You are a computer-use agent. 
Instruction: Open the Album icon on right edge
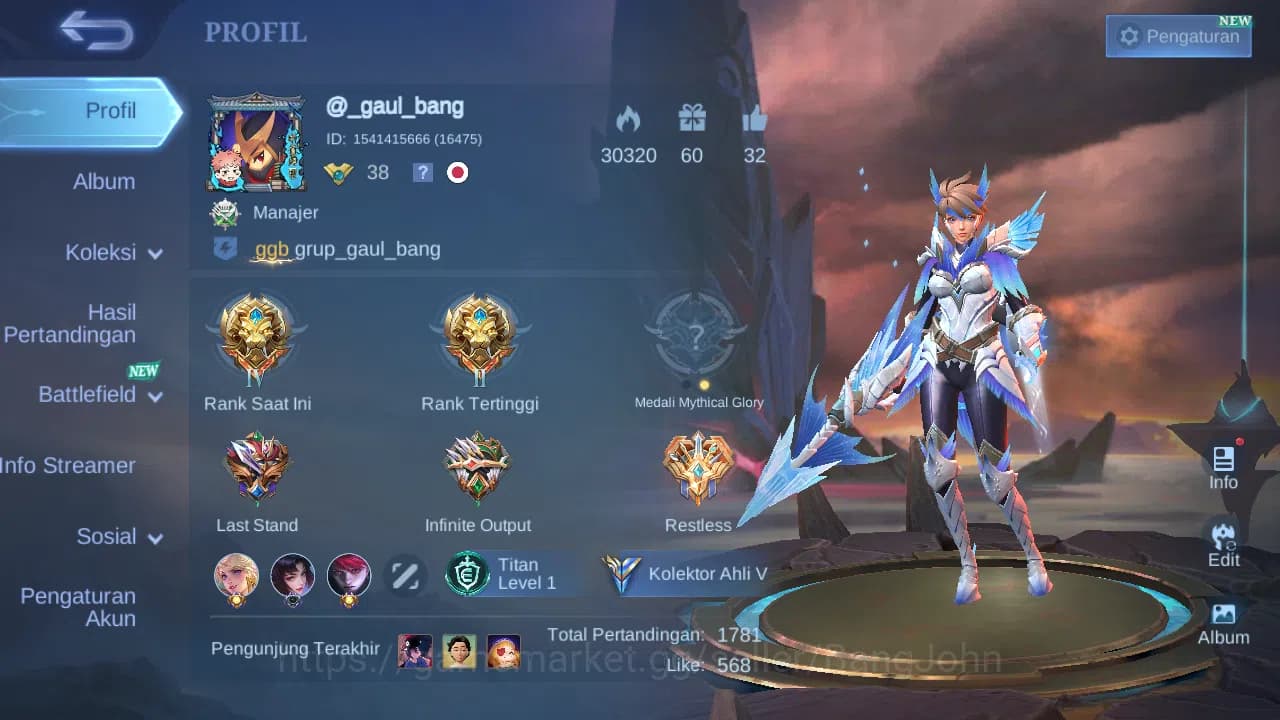pos(1224,620)
